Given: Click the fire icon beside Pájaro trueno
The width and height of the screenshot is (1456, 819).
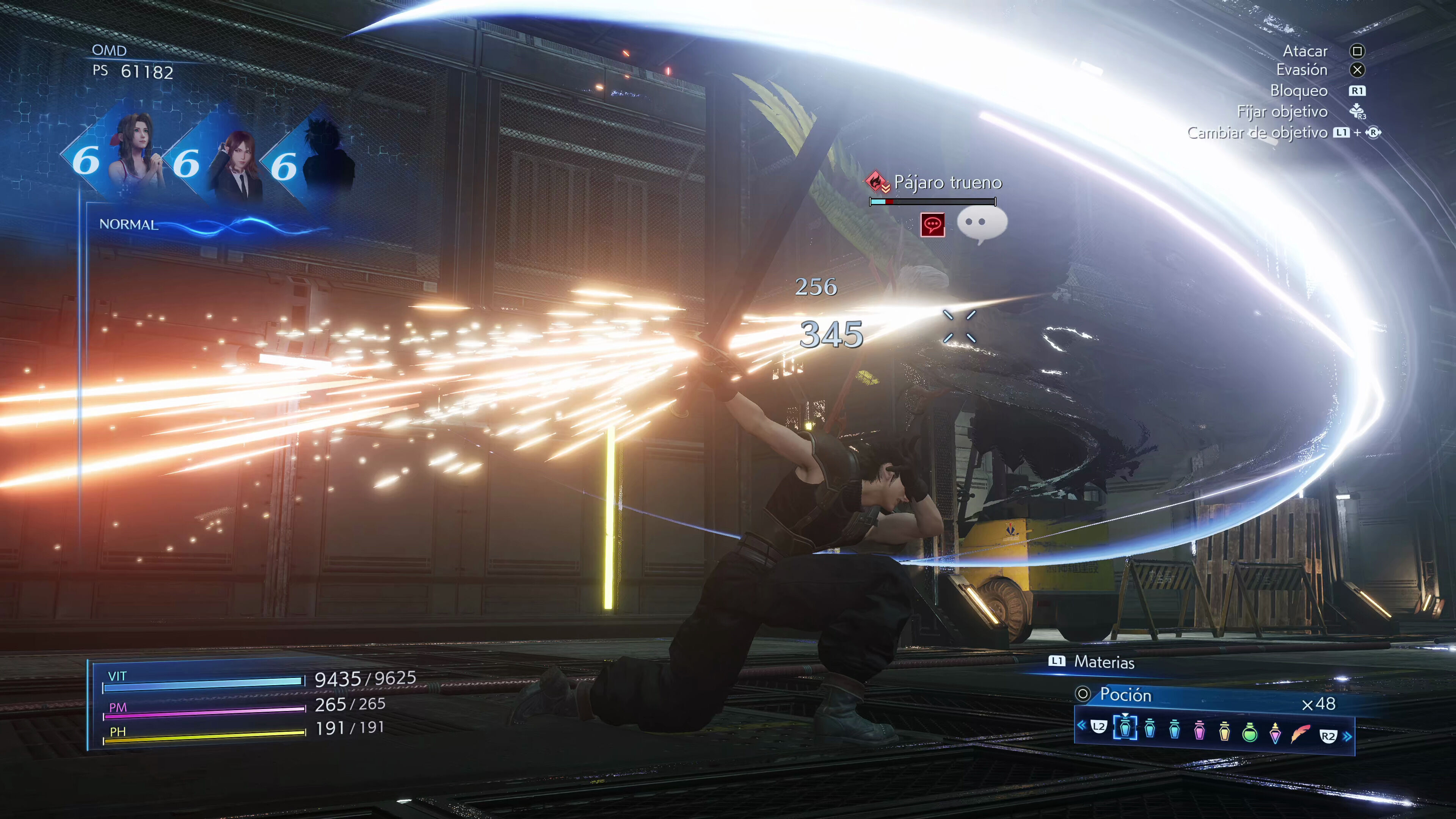Looking at the screenshot, I should coord(875,181).
